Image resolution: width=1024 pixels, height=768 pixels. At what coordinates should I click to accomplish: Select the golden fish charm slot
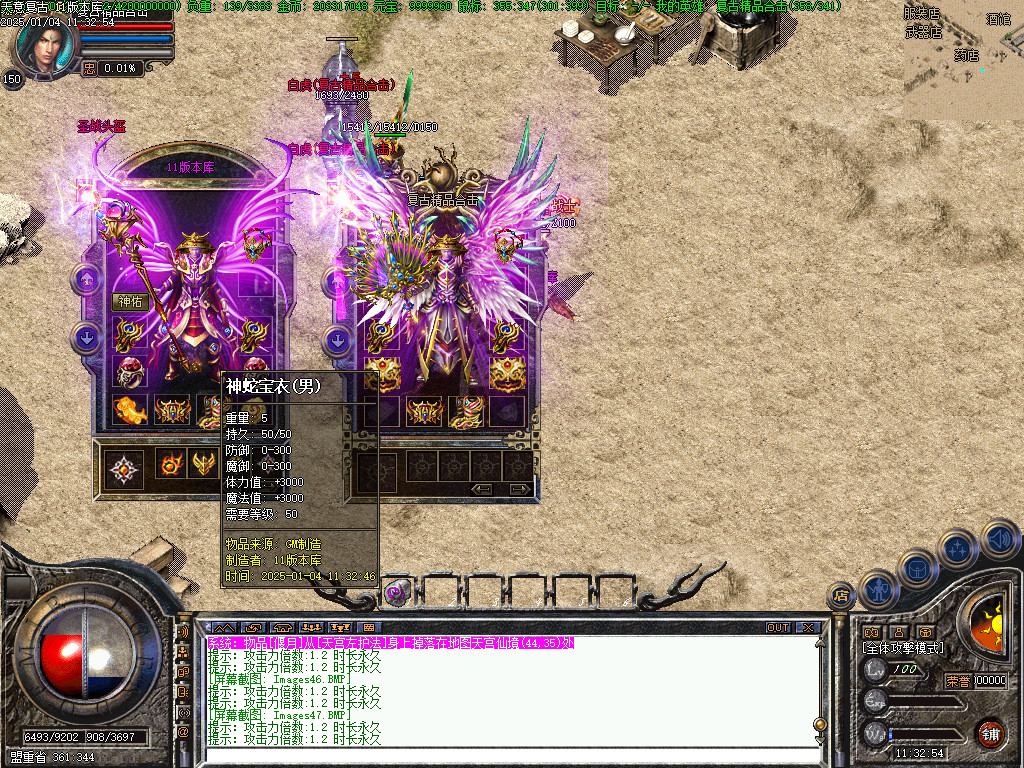point(131,409)
